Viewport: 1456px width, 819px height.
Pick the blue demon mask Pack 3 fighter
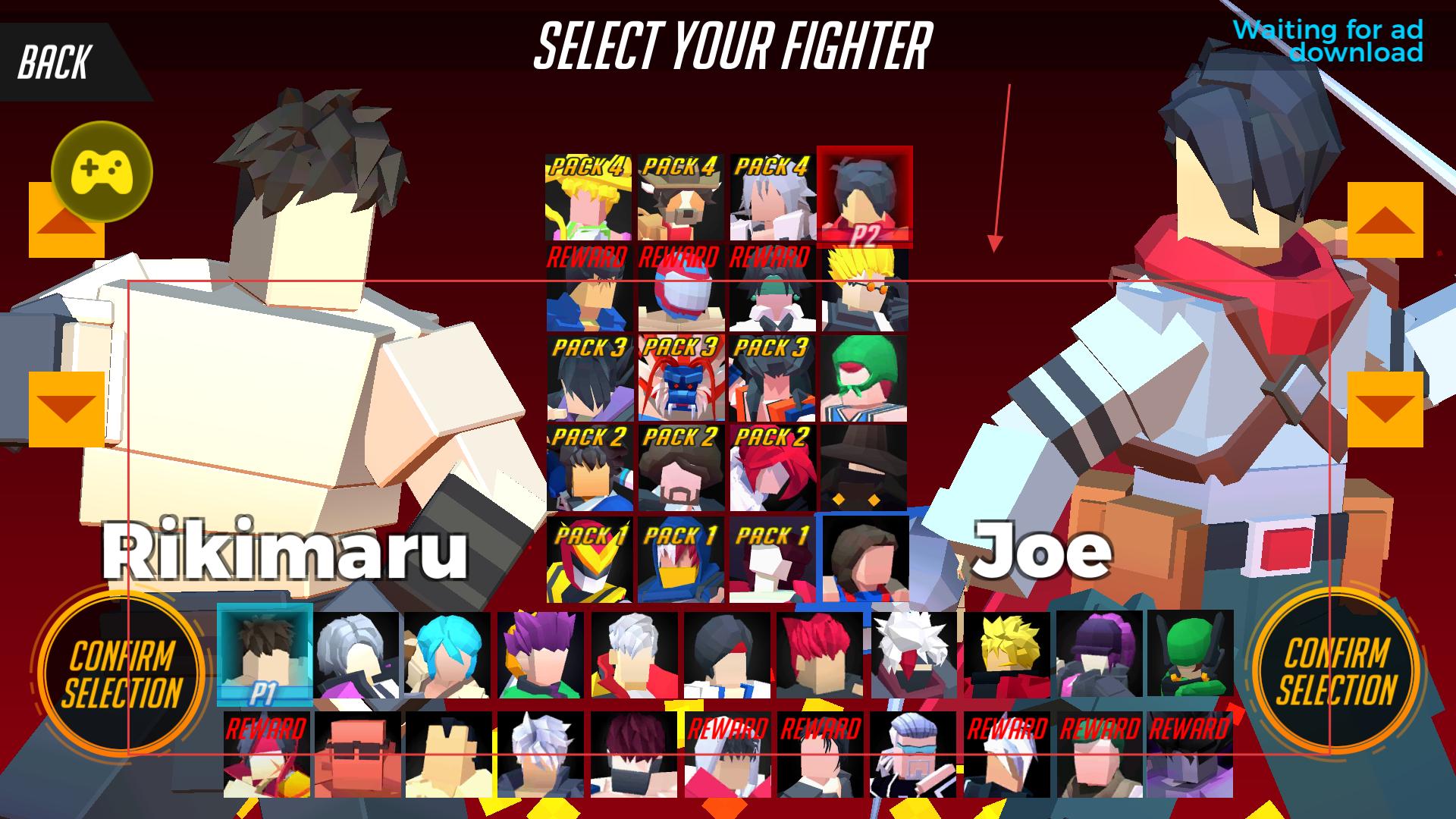681,378
